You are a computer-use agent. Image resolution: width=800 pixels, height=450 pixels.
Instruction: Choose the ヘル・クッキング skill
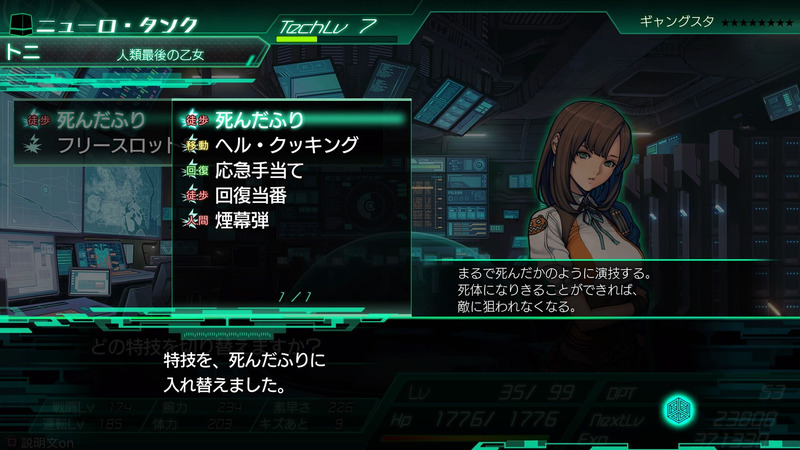[286, 145]
